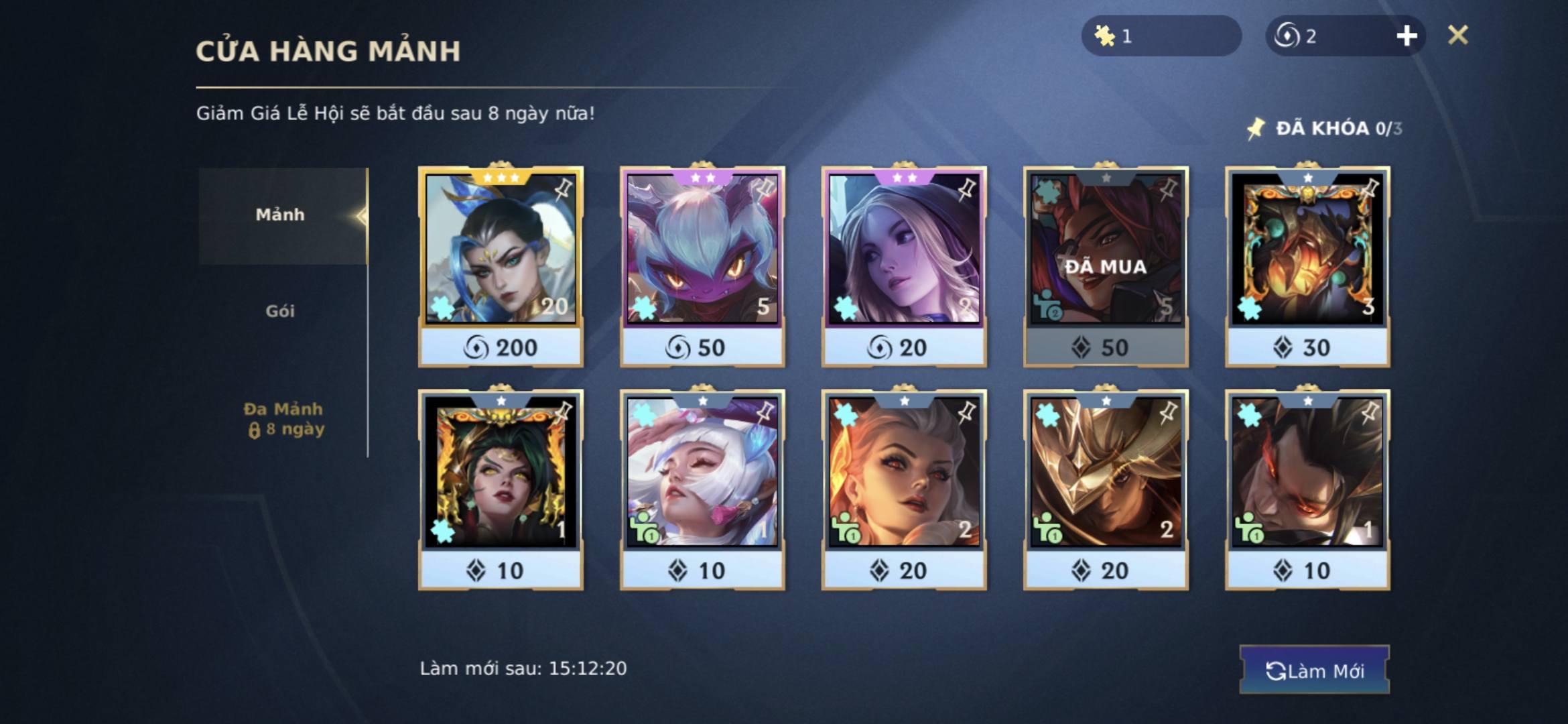The width and height of the screenshot is (1568, 724).
Task: Add more swirl currency with plus button
Action: coord(1407,36)
